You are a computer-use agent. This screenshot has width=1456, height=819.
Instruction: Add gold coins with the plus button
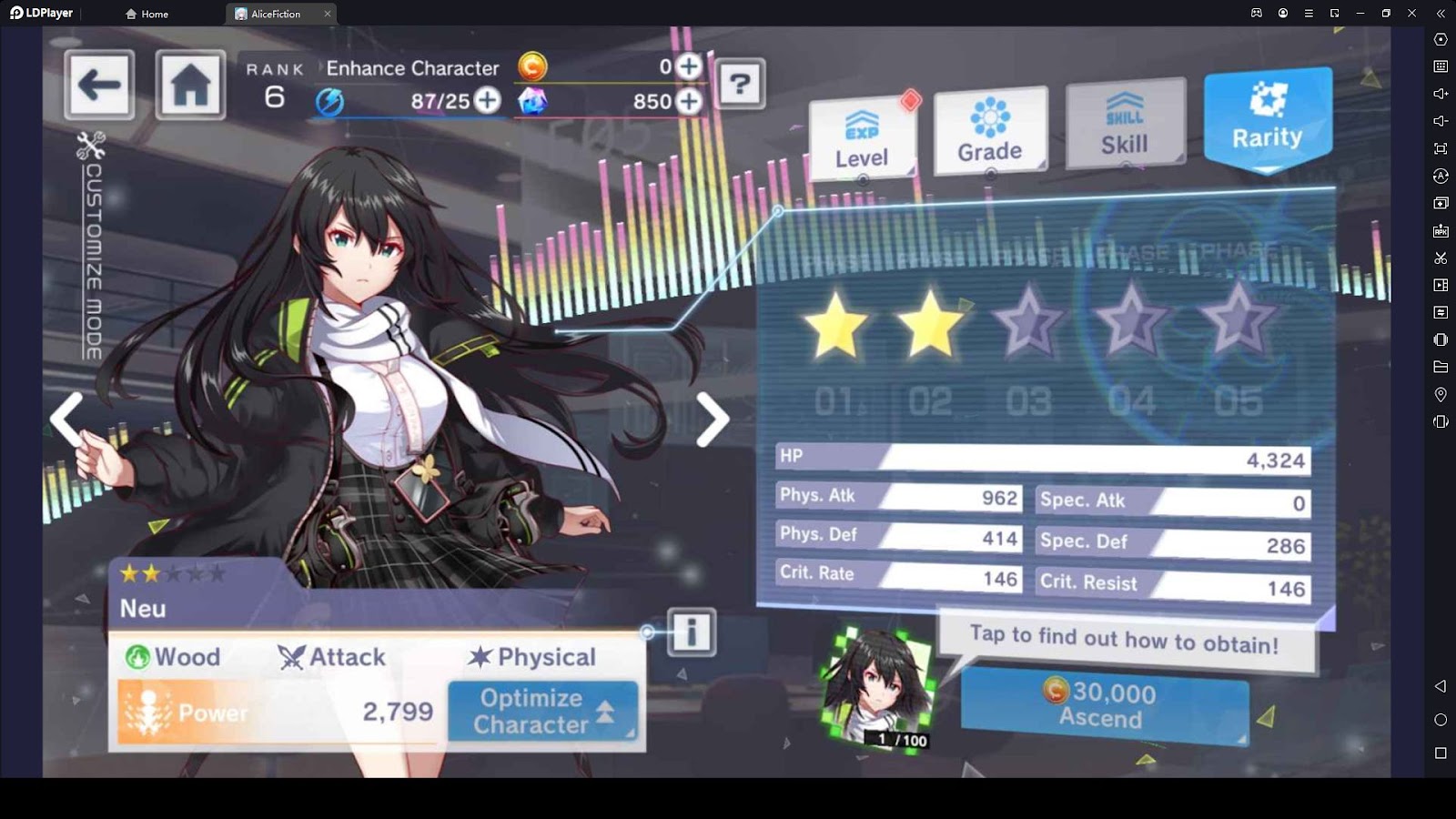(x=689, y=66)
